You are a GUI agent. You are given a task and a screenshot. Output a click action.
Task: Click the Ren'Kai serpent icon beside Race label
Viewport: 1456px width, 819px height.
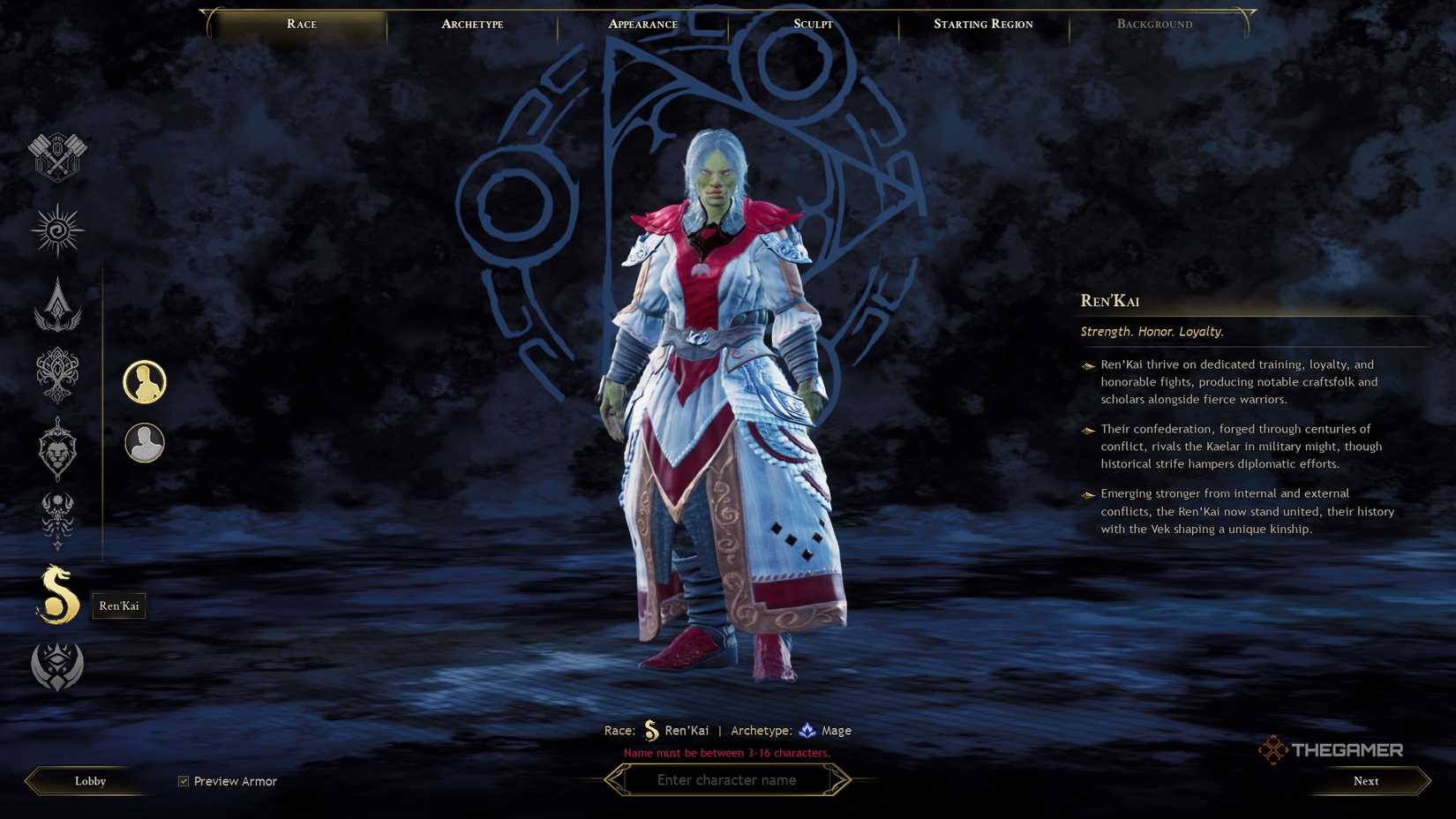point(651,730)
